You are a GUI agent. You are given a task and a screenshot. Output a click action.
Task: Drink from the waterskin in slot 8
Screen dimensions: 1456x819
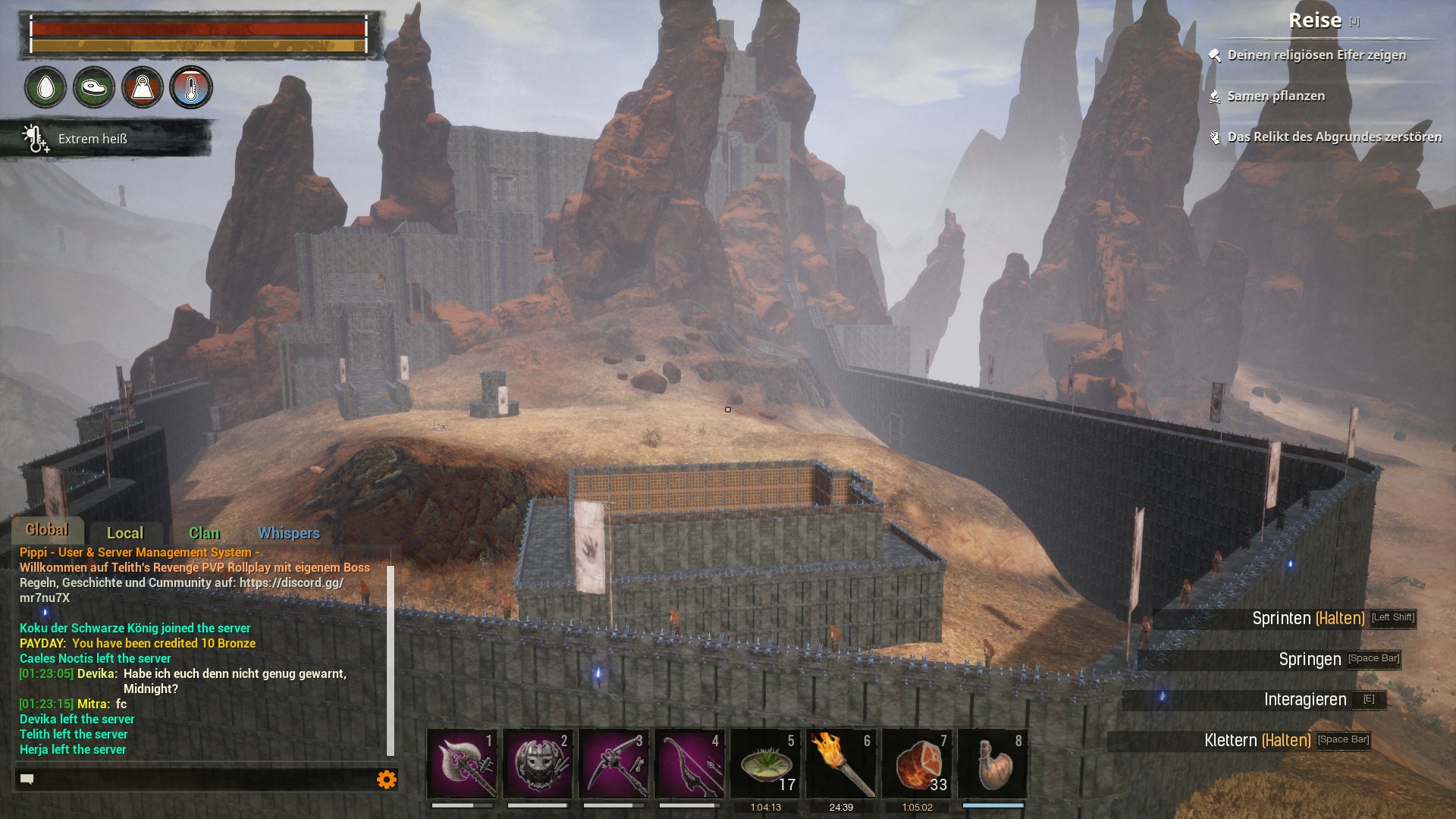[x=993, y=764]
